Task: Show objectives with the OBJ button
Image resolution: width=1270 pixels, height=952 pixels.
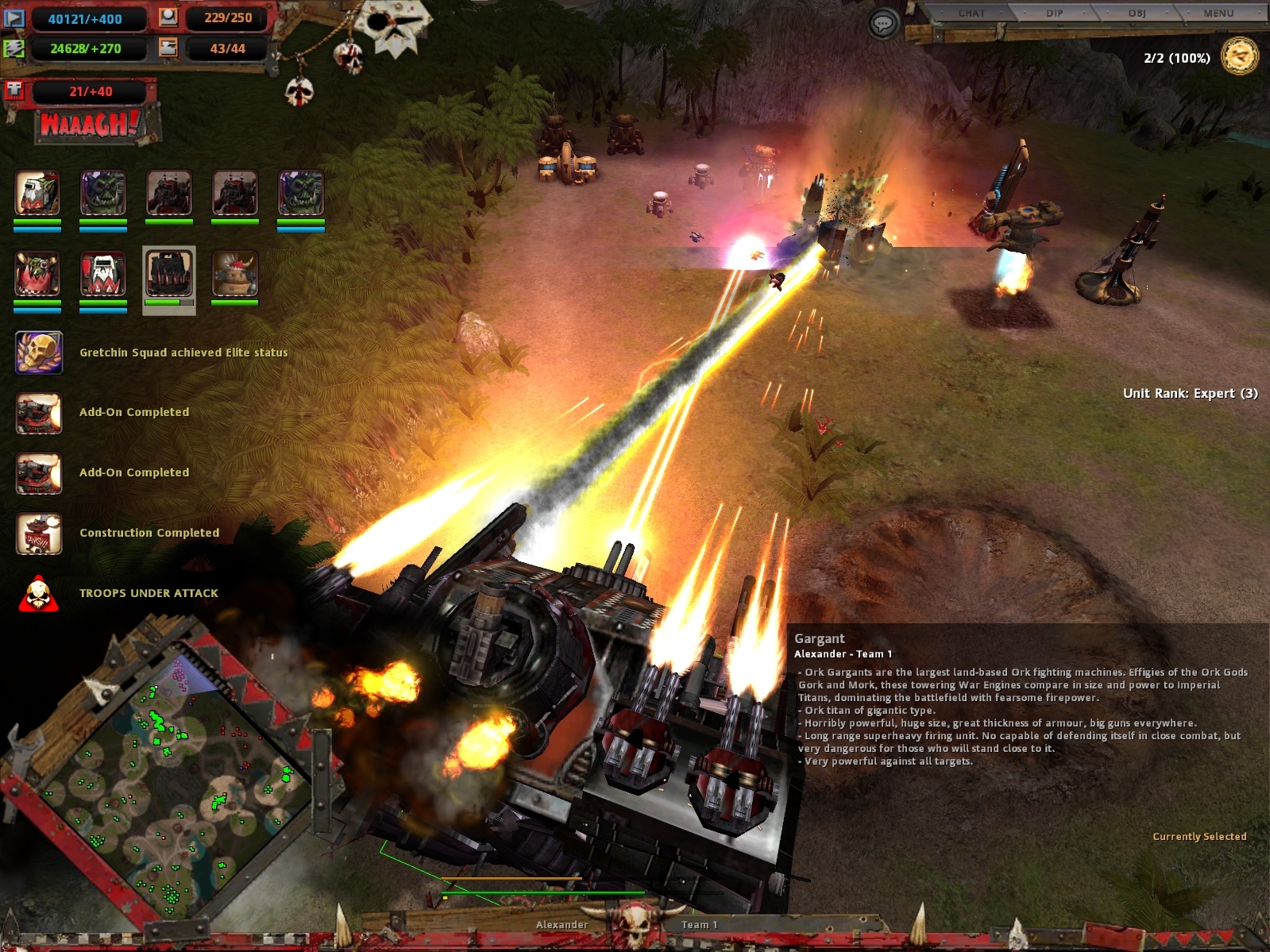Action: pos(1137,13)
